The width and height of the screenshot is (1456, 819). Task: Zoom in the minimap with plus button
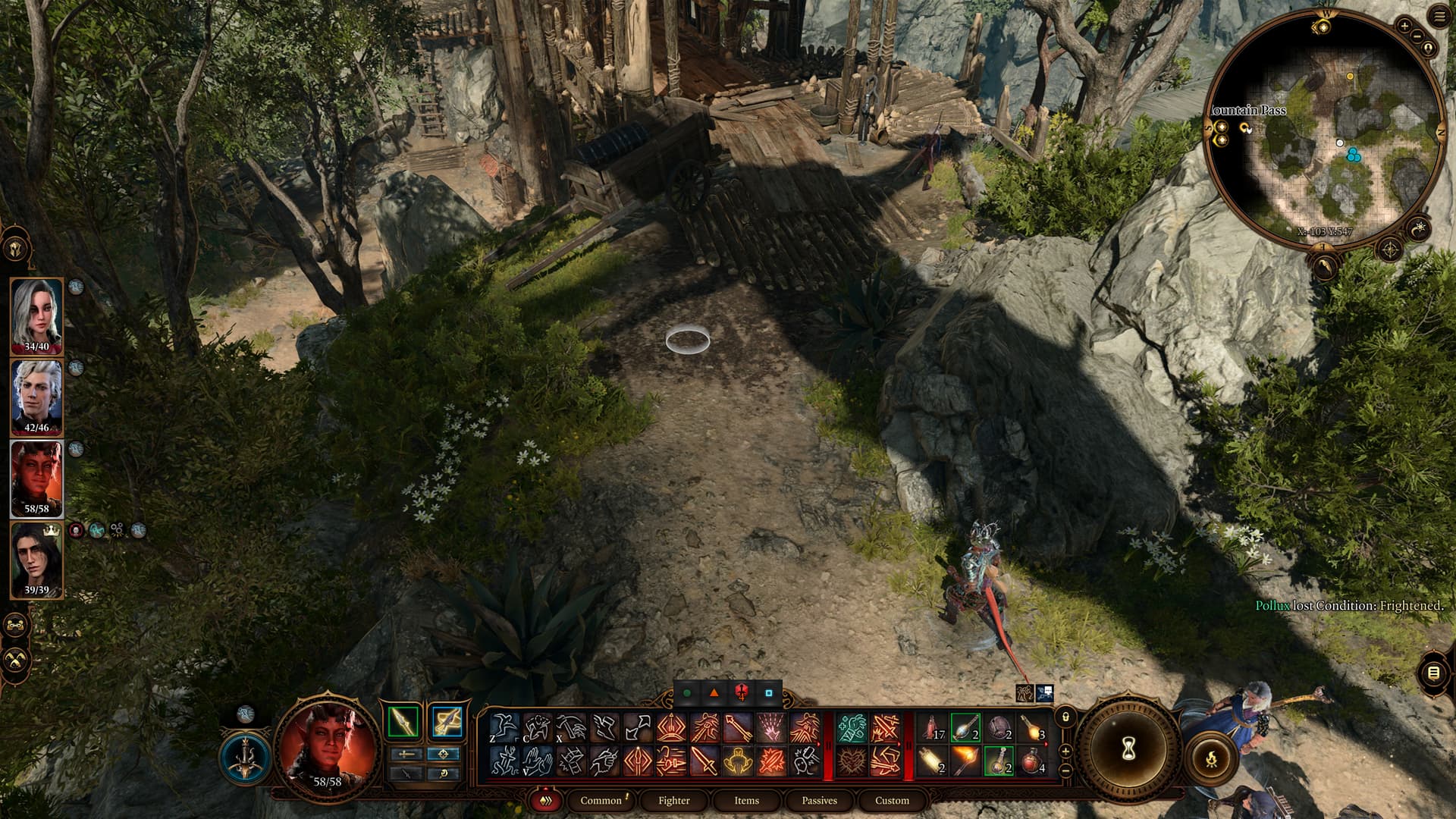click(x=1404, y=26)
